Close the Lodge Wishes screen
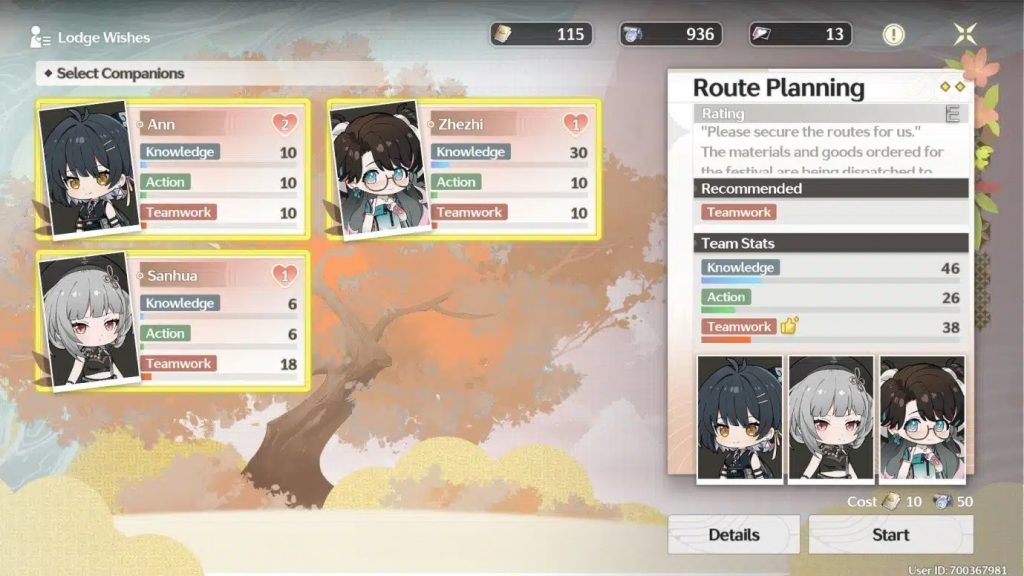 coord(964,35)
